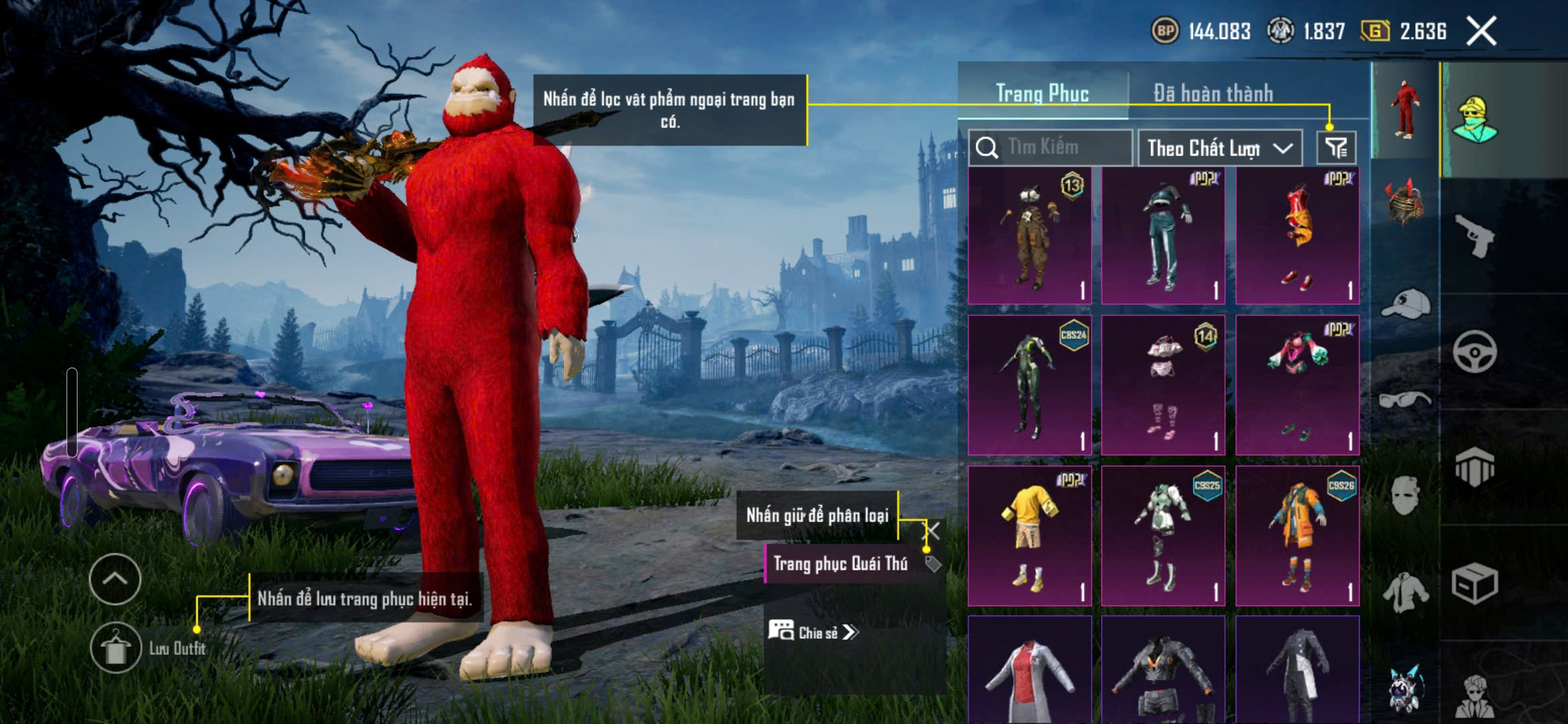The height and width of the screenshot is (724, 1568).
Task: Share the outfit via Chia sẻ
Action: click(812, 632)
